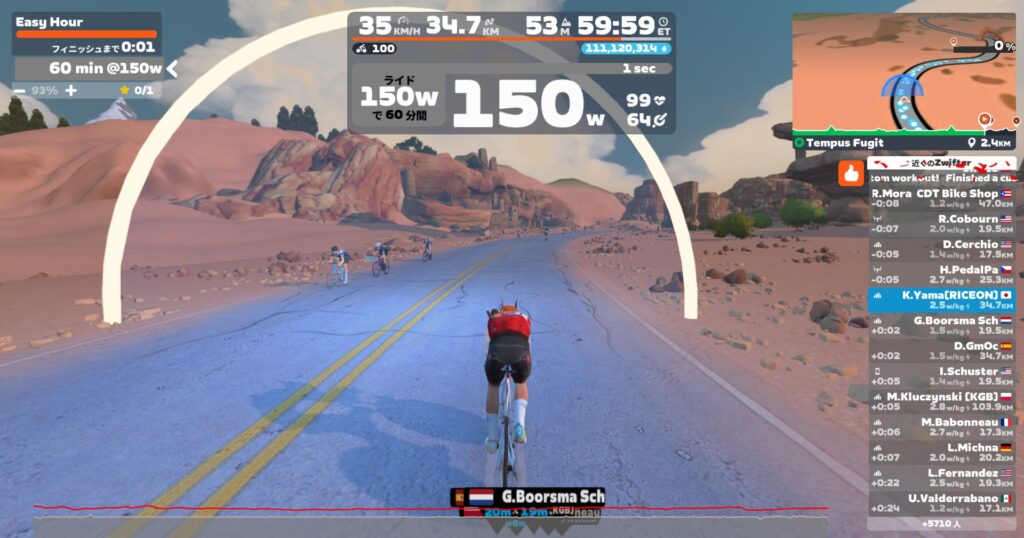Select D.Cerchio in the rider list

(942, 249)
